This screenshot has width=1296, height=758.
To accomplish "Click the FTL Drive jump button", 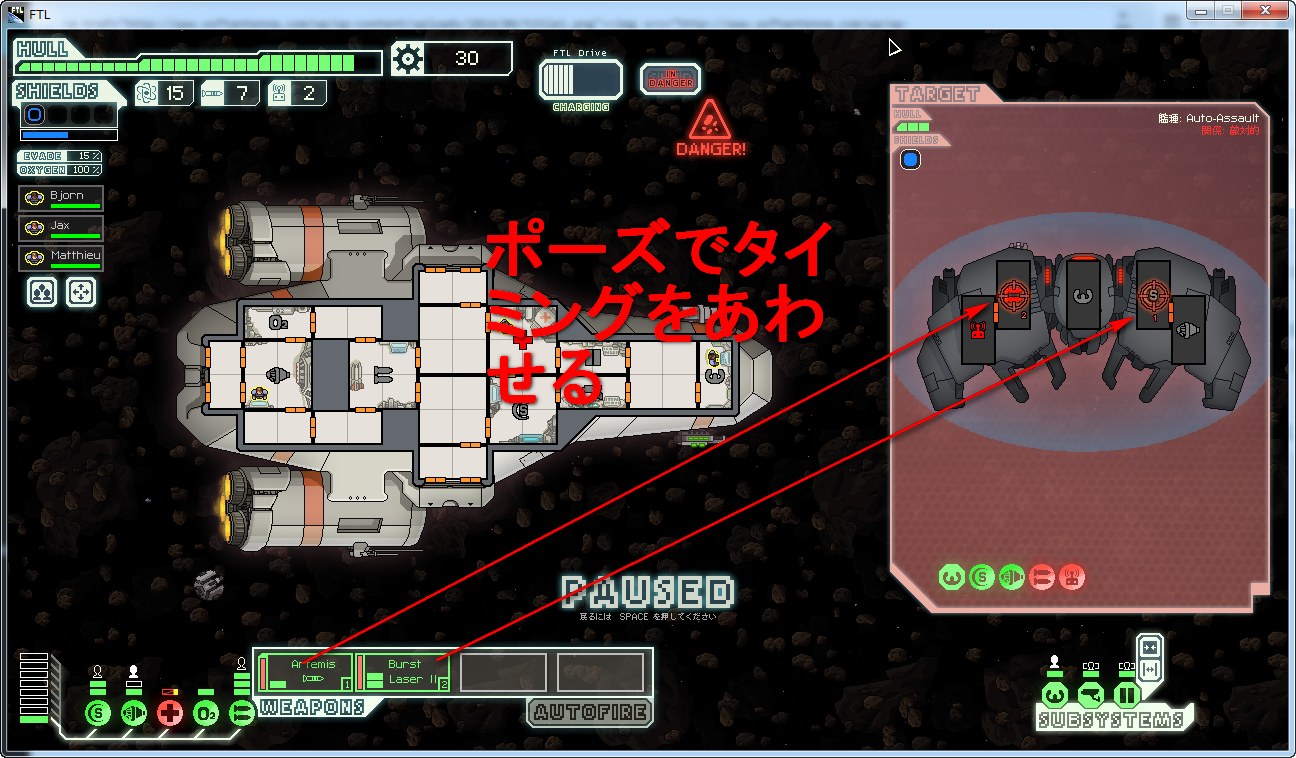I will pyautogui.click(x=580, y=79).
